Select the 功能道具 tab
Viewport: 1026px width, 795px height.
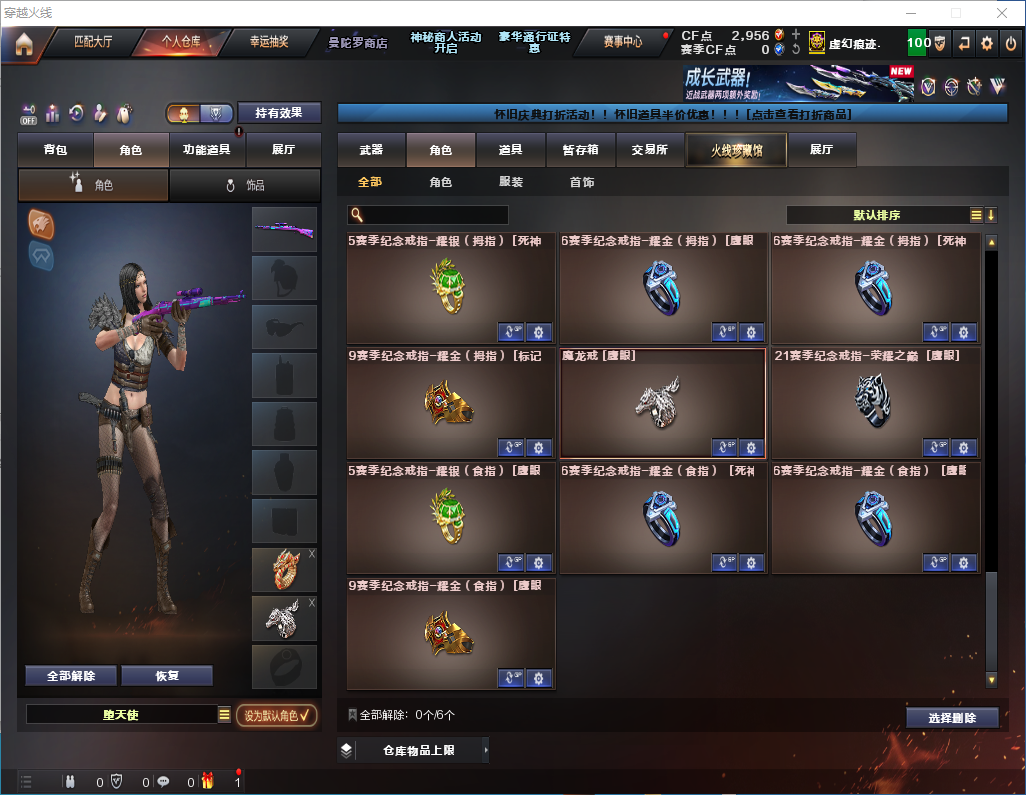(x=207, y=150)
